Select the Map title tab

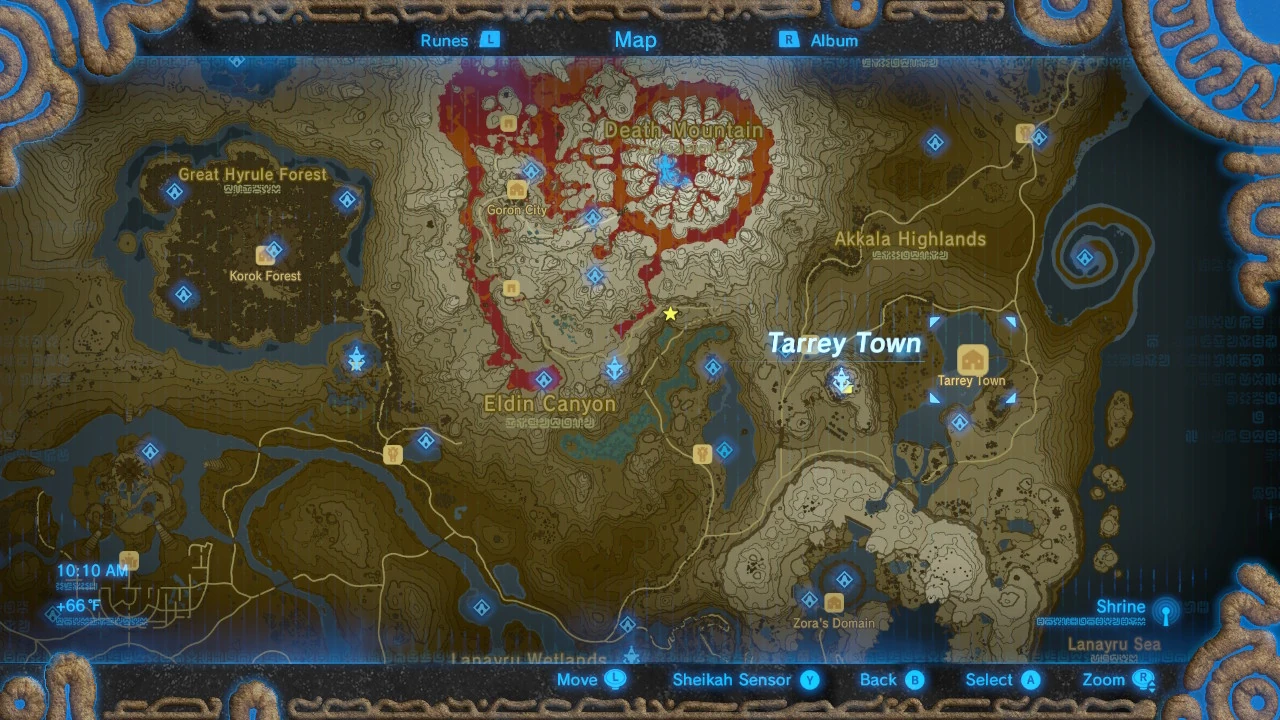pyautogui.click(x=635, y=40)
